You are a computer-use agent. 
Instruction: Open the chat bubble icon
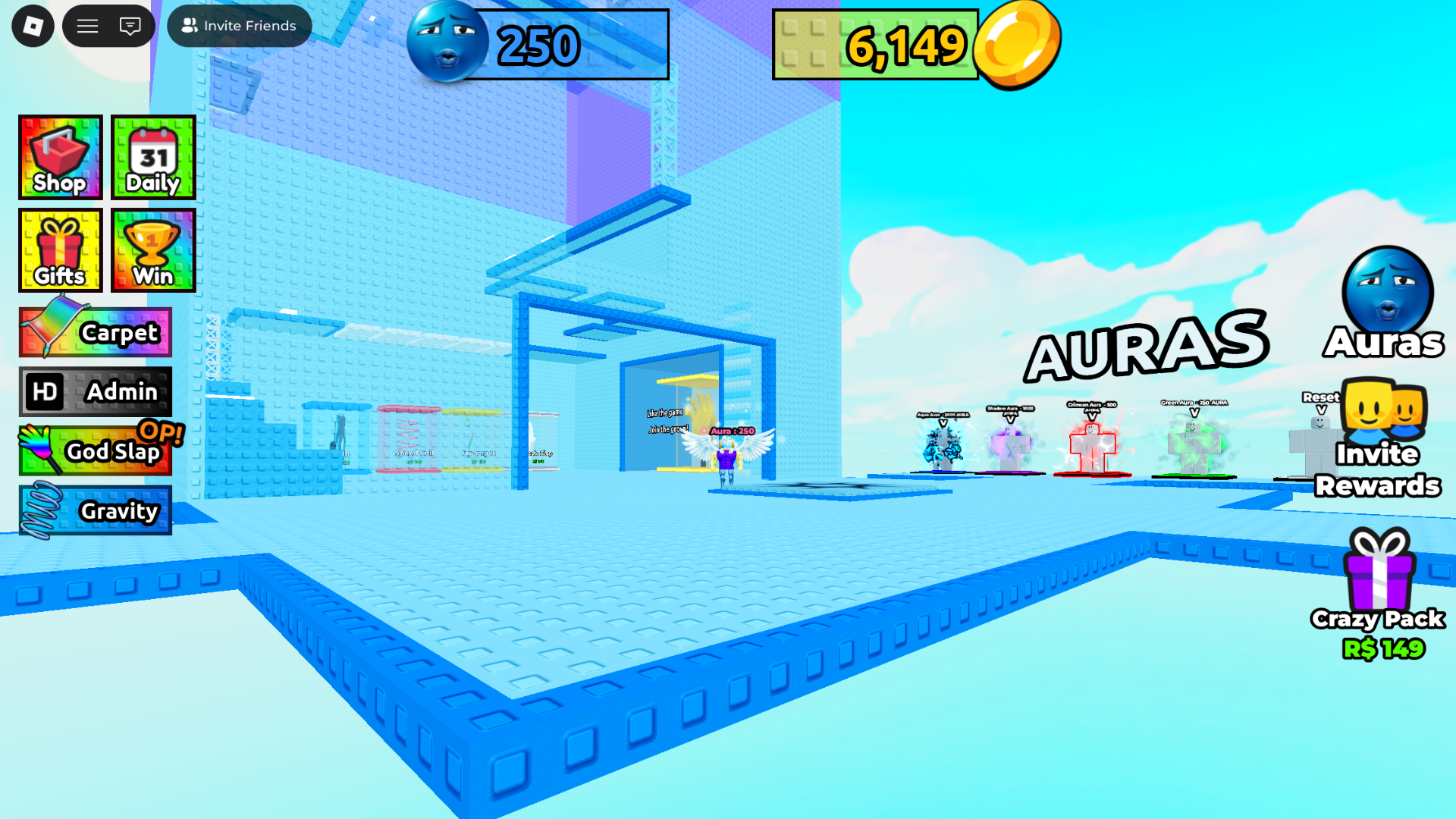coord(130,25)
